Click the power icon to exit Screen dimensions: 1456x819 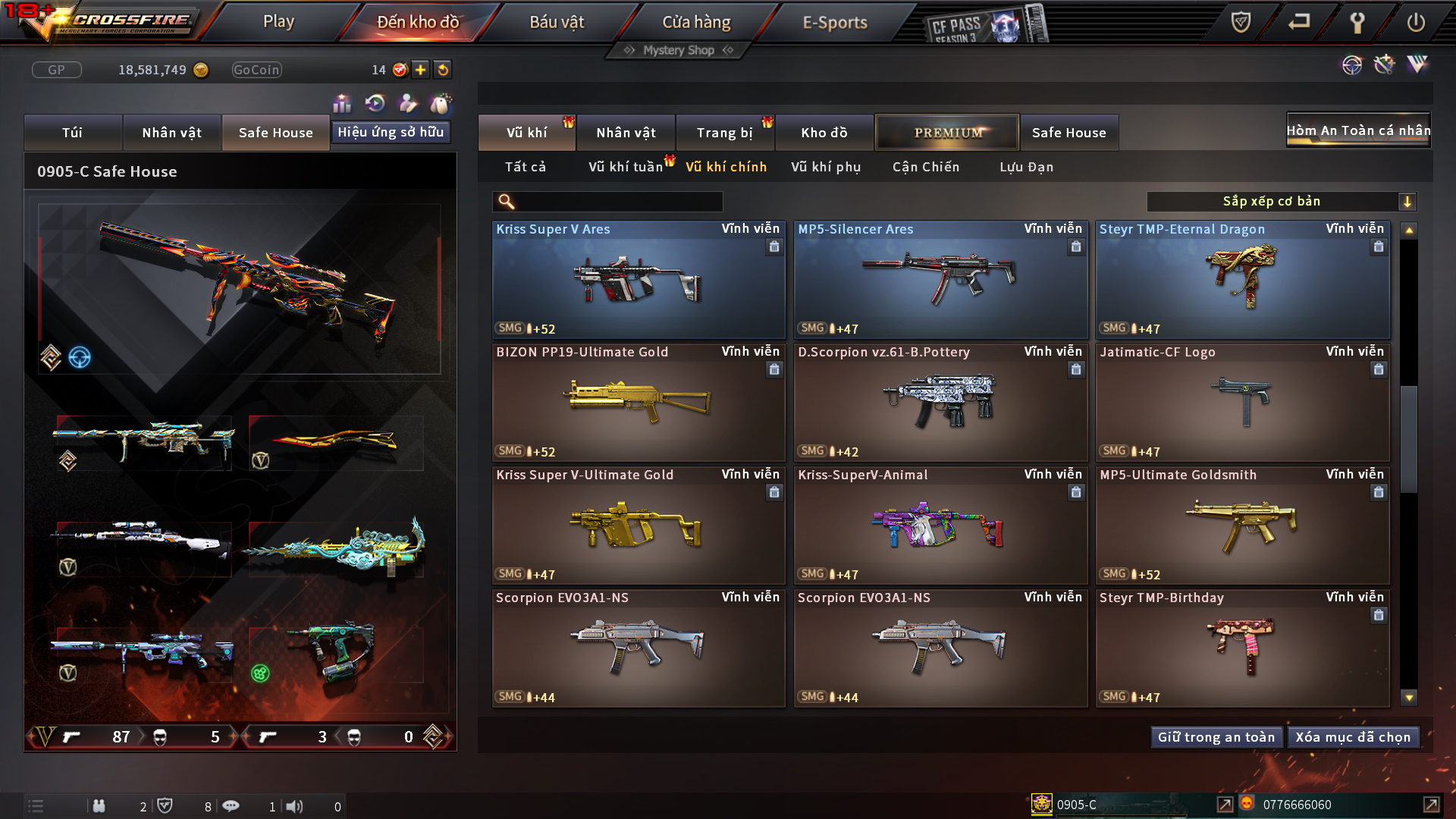point(1415,22)
